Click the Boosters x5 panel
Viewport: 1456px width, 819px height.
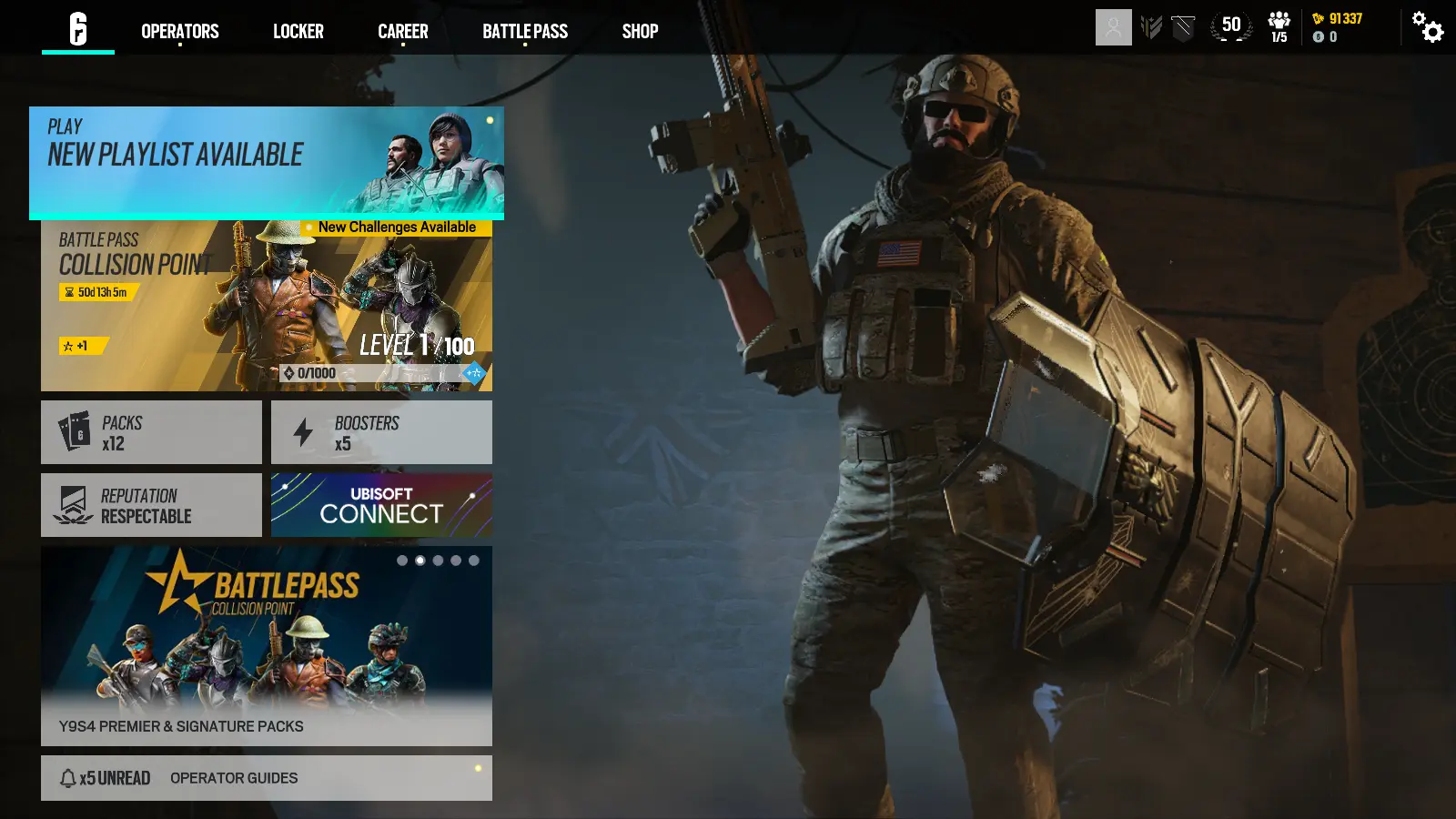380,431
